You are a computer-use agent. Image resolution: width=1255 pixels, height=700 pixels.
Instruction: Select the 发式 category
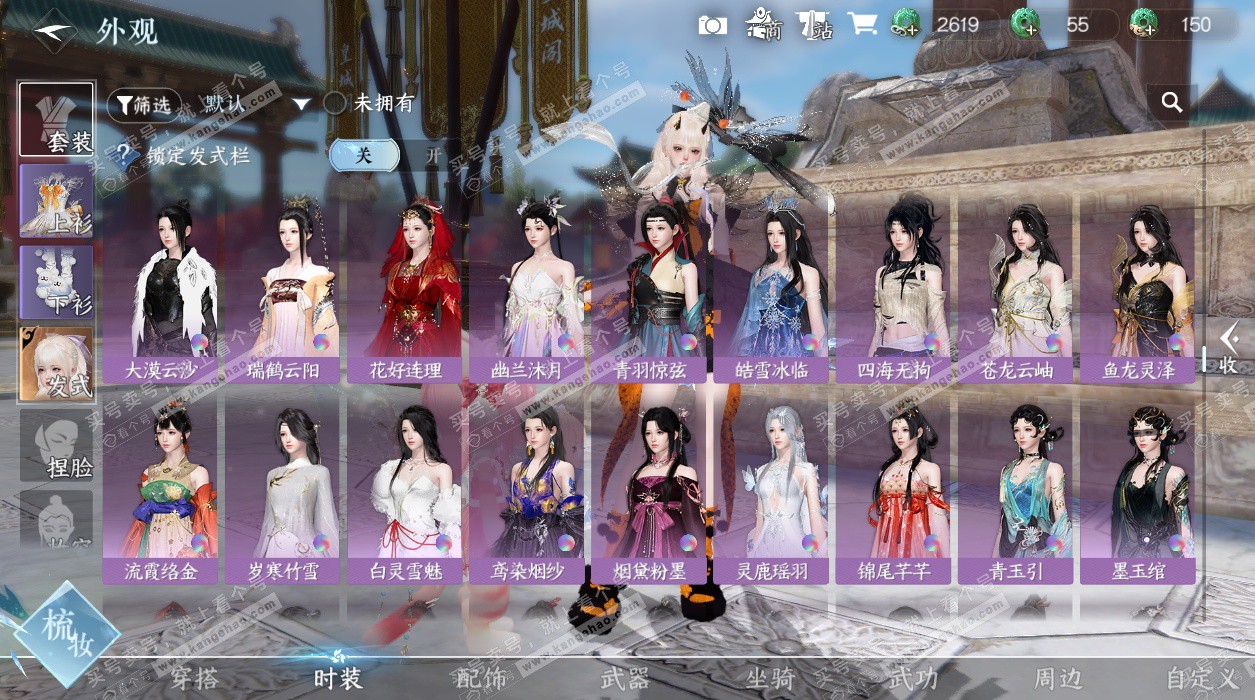(x=57, y=365)
